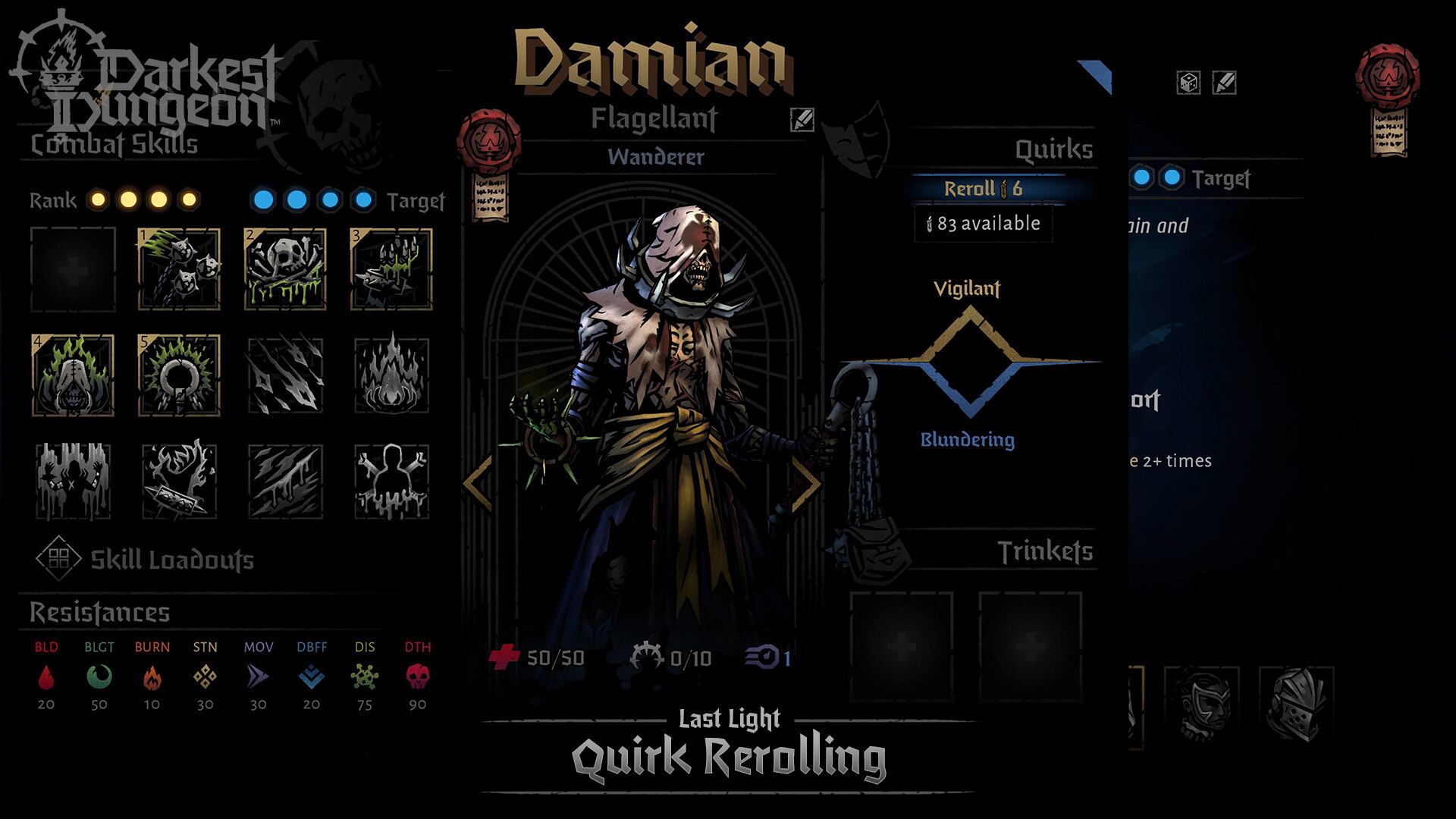Reroll quirks for 6 candles
The image size is (1456, 819).
click(983, 189)
